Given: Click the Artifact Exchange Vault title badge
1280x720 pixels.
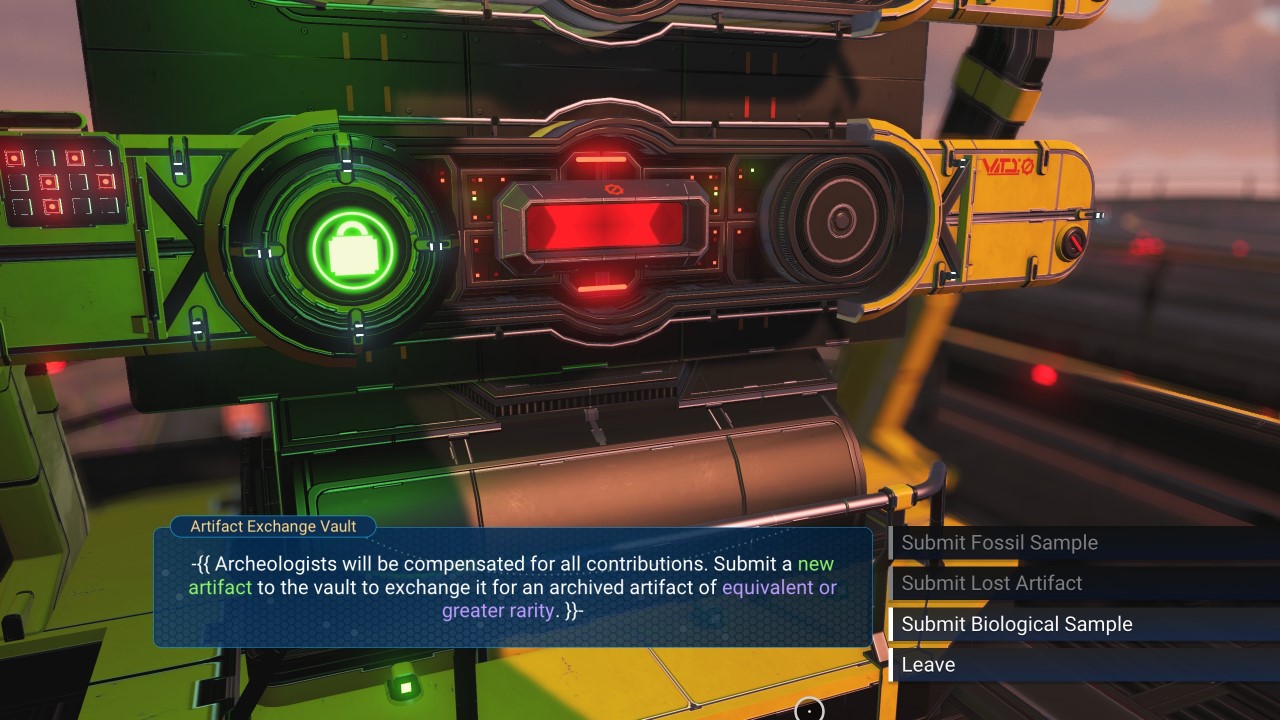Looking at the screenshot, I should 272,527.
